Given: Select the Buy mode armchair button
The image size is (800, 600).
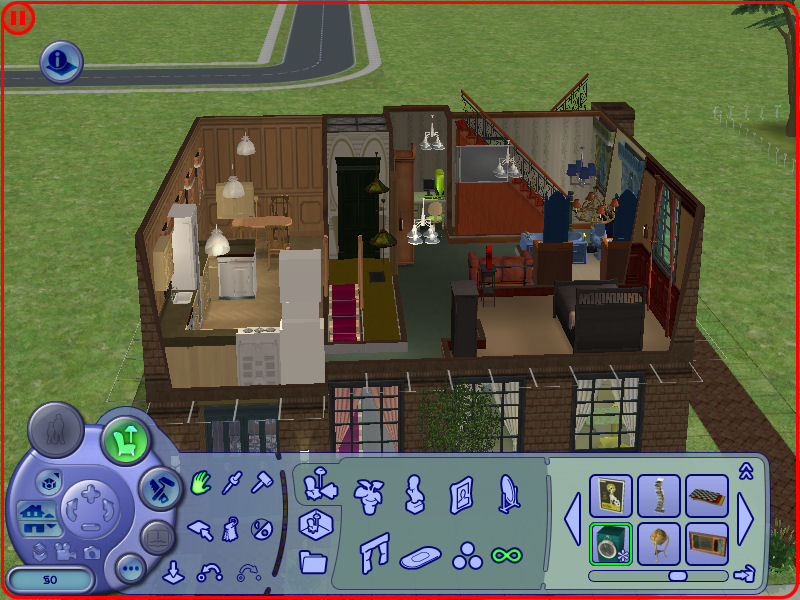Looking at the screenshot, I should pyautogui.click(x=126, y=437).
